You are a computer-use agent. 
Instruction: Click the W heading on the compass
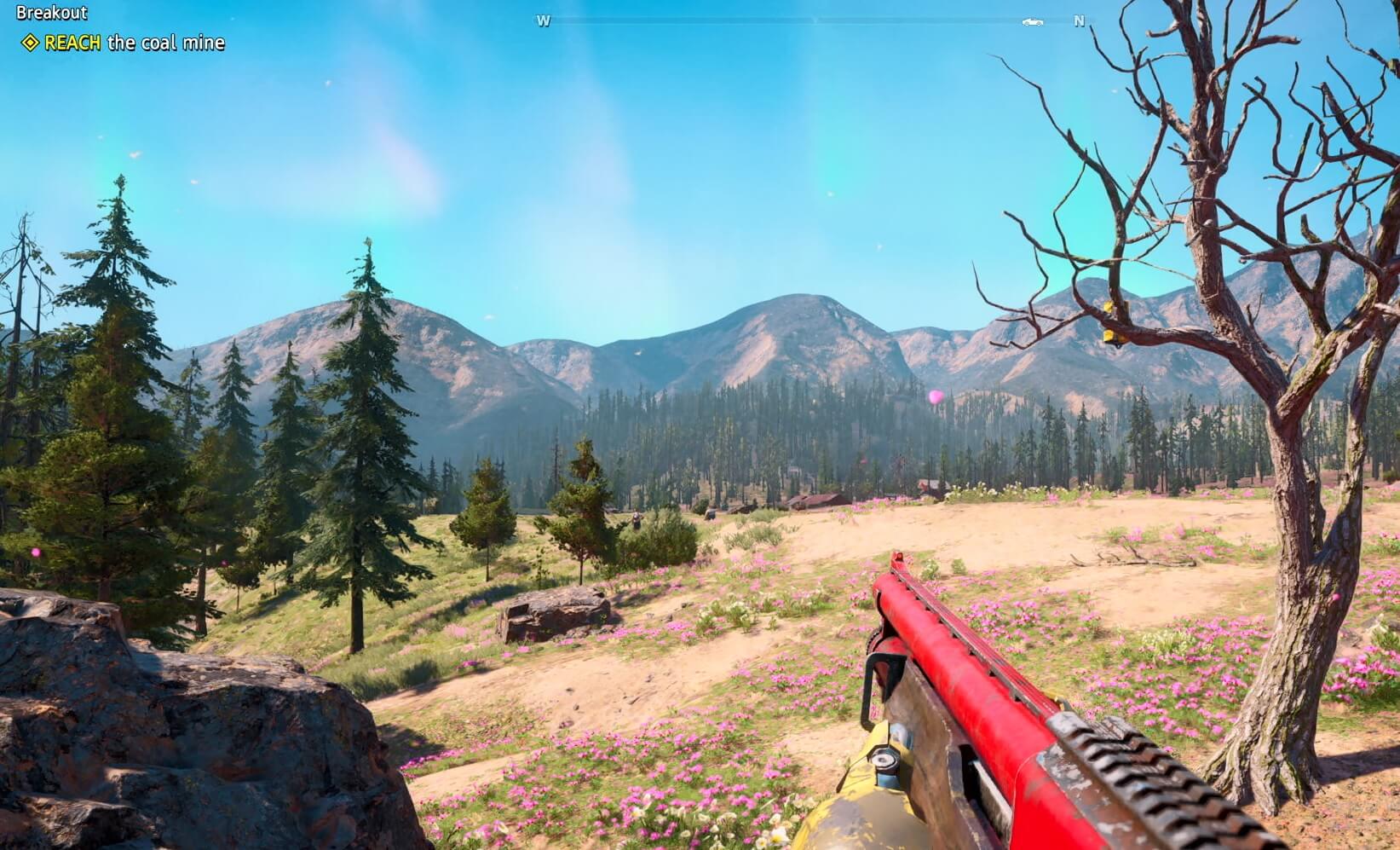point(543,21)
